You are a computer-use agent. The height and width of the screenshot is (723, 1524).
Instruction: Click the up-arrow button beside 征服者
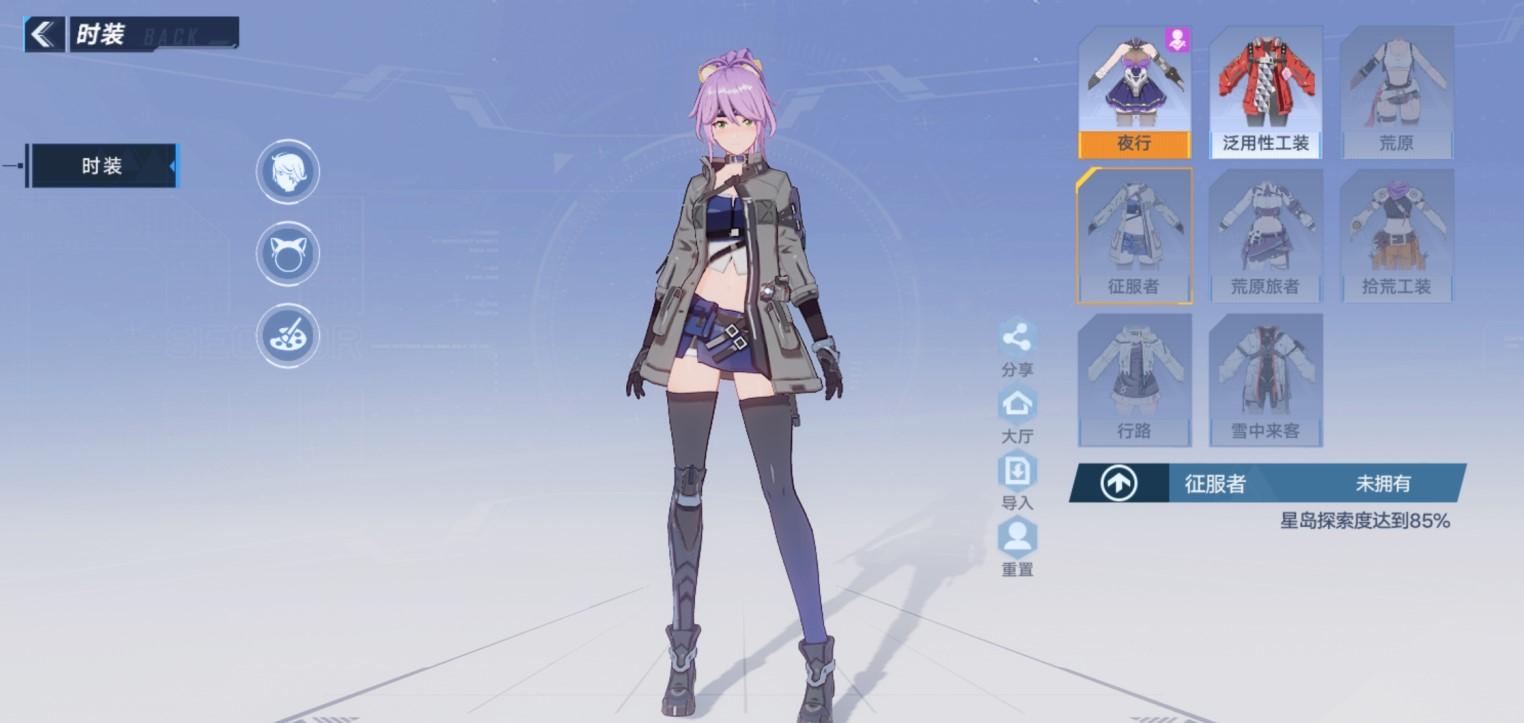[1118, 484]
